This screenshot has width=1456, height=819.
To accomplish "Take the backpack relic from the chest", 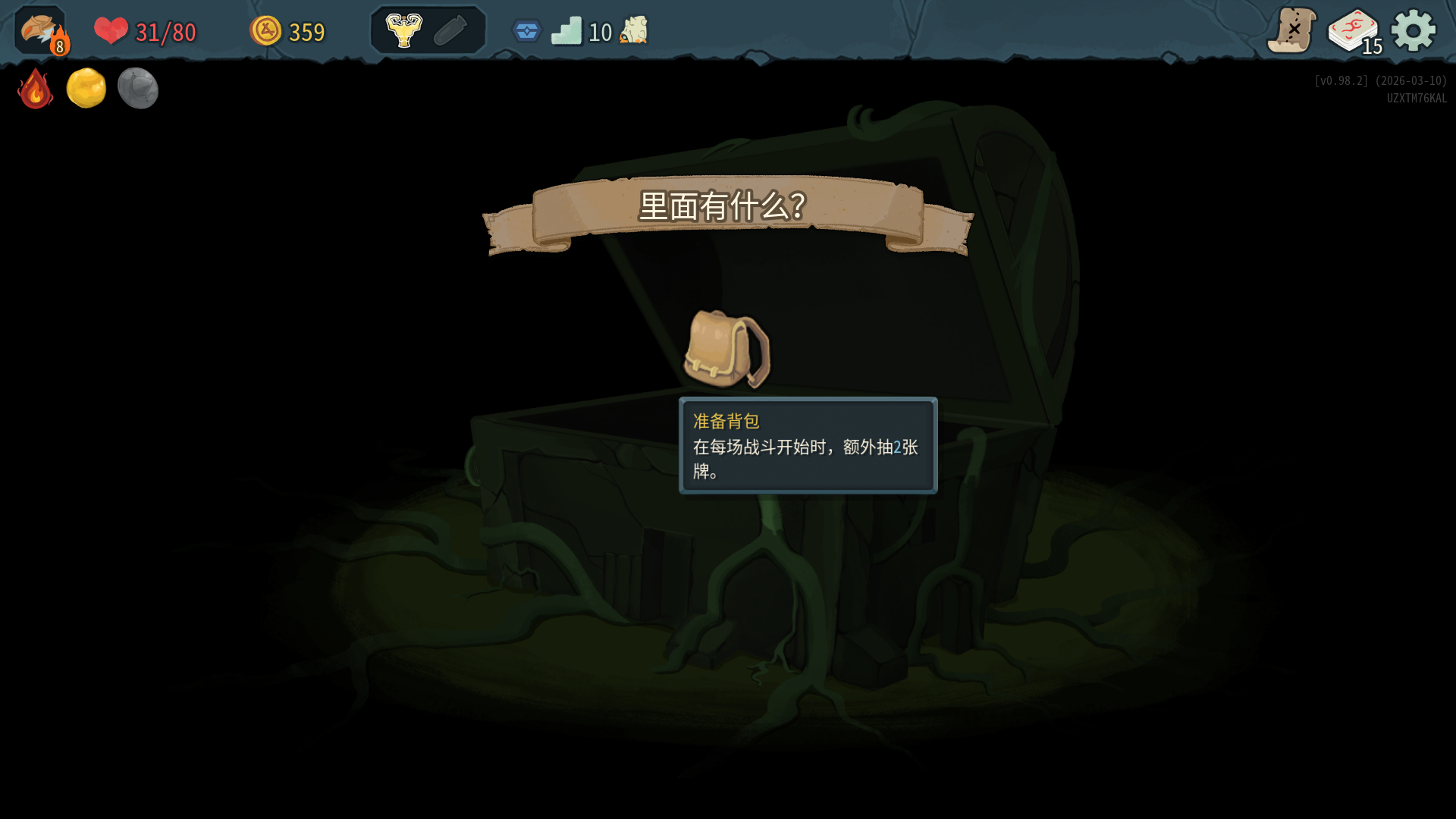I will 726,349.
